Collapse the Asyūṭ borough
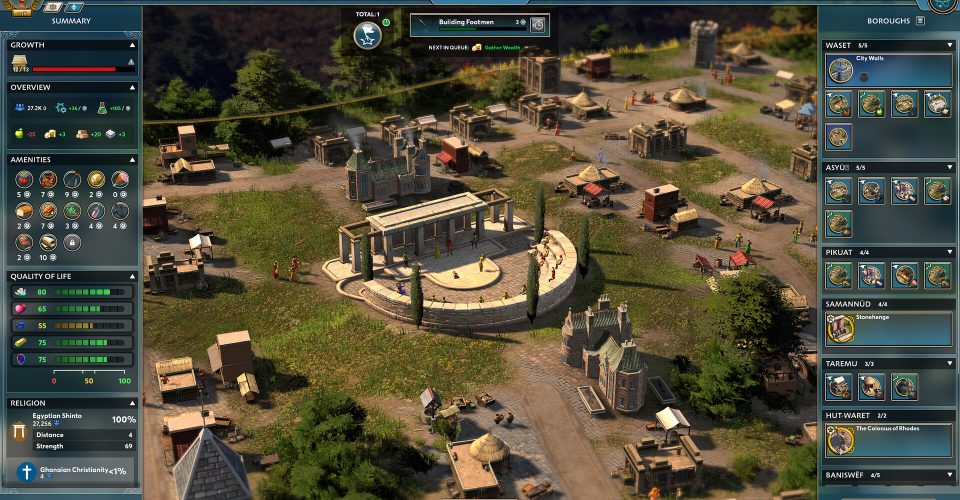Viewport: 960px width, 500px height. point(949,166)
